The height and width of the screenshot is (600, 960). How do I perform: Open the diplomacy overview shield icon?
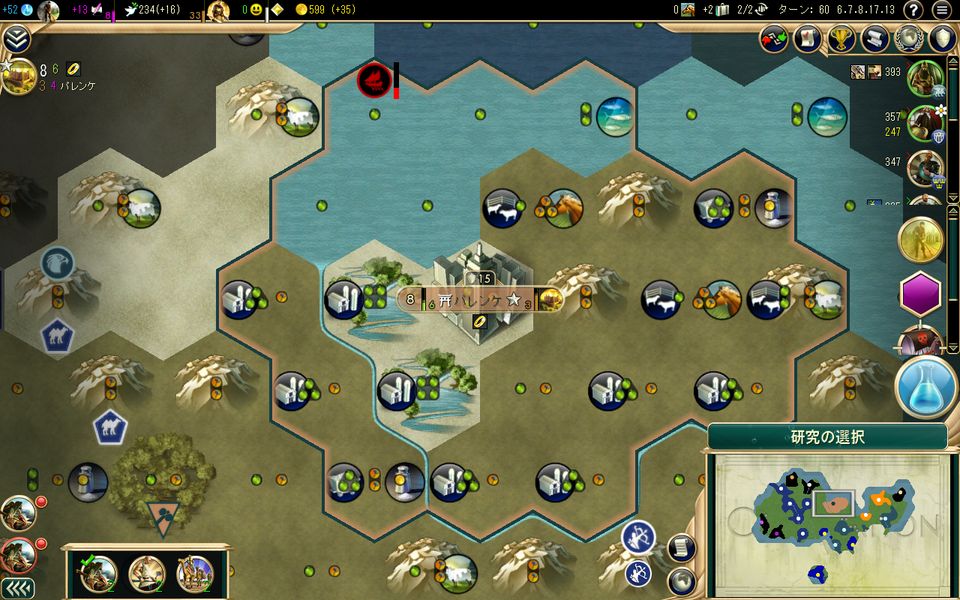pyautogui.click(x=941, y=39)
